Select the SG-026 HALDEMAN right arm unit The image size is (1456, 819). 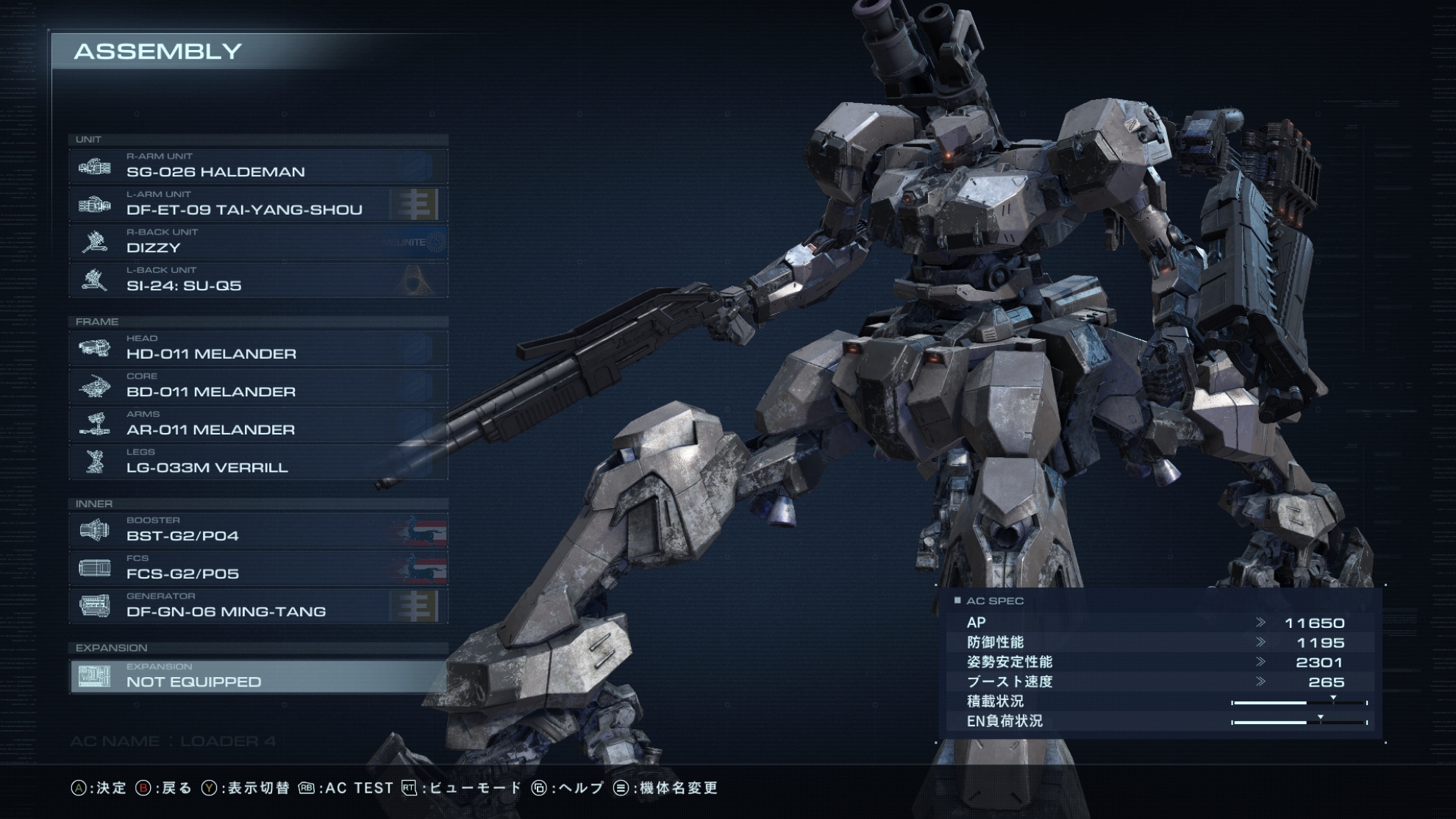coord(257,167)
